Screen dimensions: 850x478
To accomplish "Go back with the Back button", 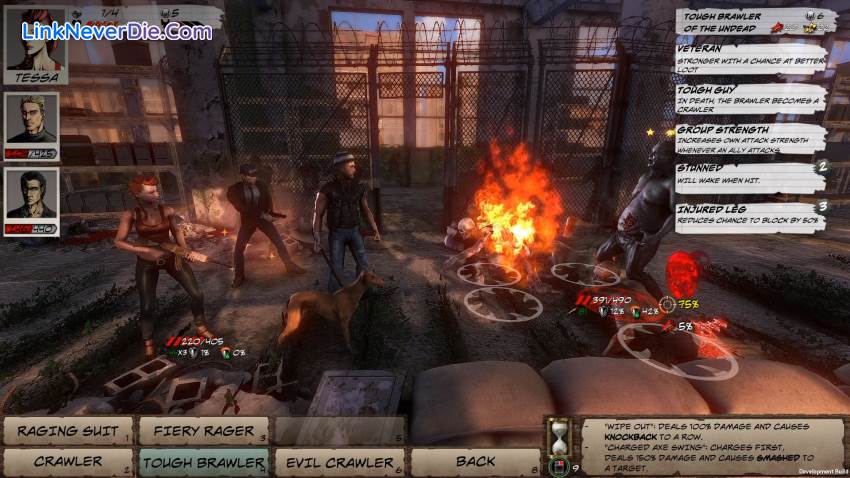I will [x=475, y=462].
